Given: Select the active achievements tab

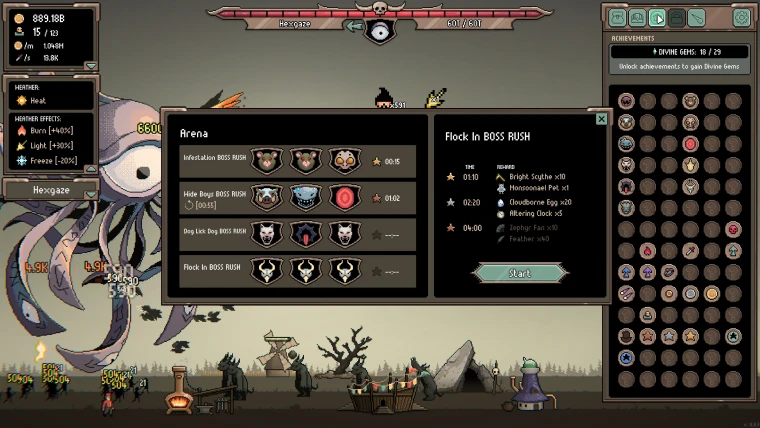Looking at the screenshot, I should pyautogui.click(x=657, y=17).
